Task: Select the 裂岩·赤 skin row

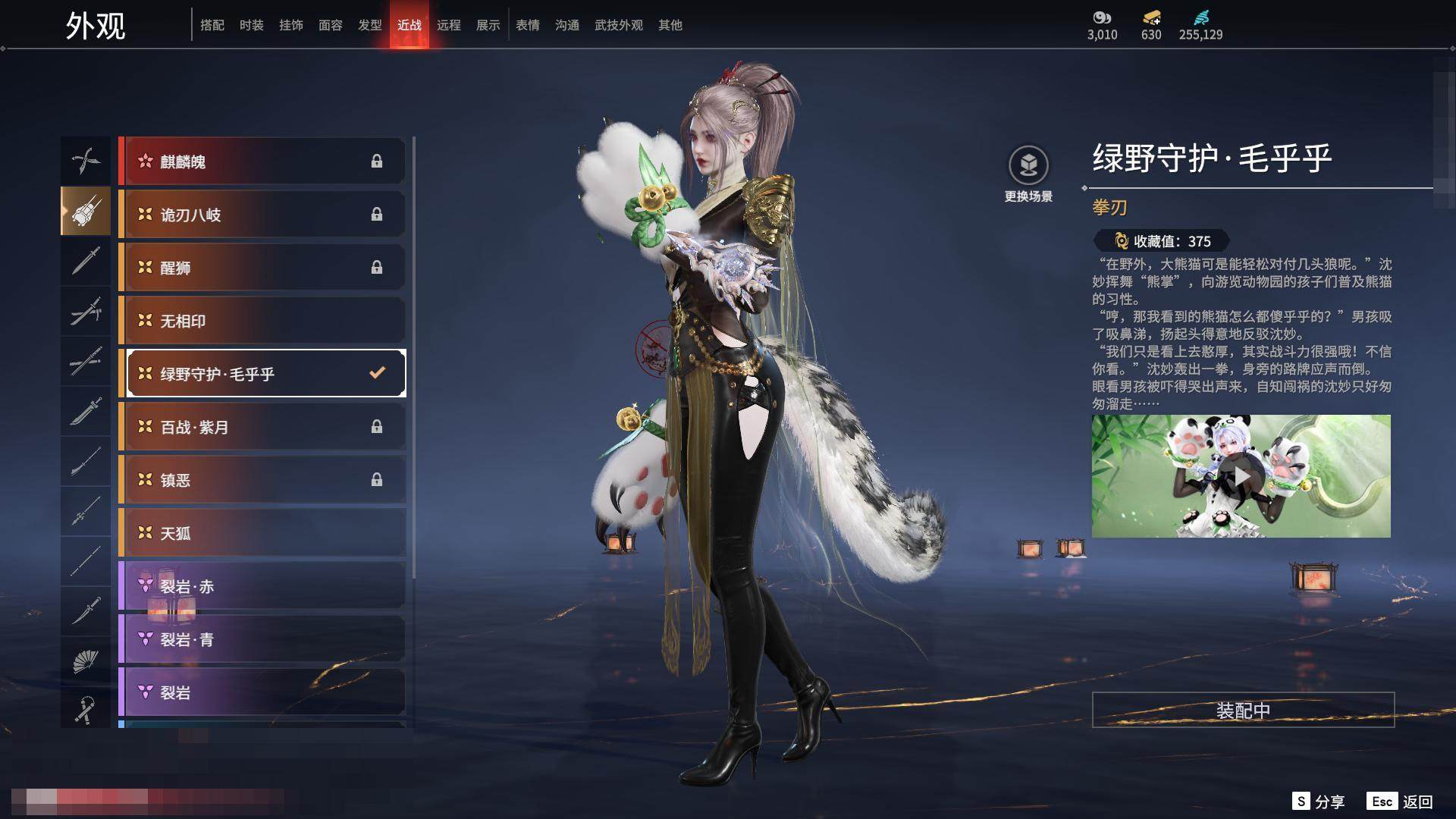Action: point(262,586)
